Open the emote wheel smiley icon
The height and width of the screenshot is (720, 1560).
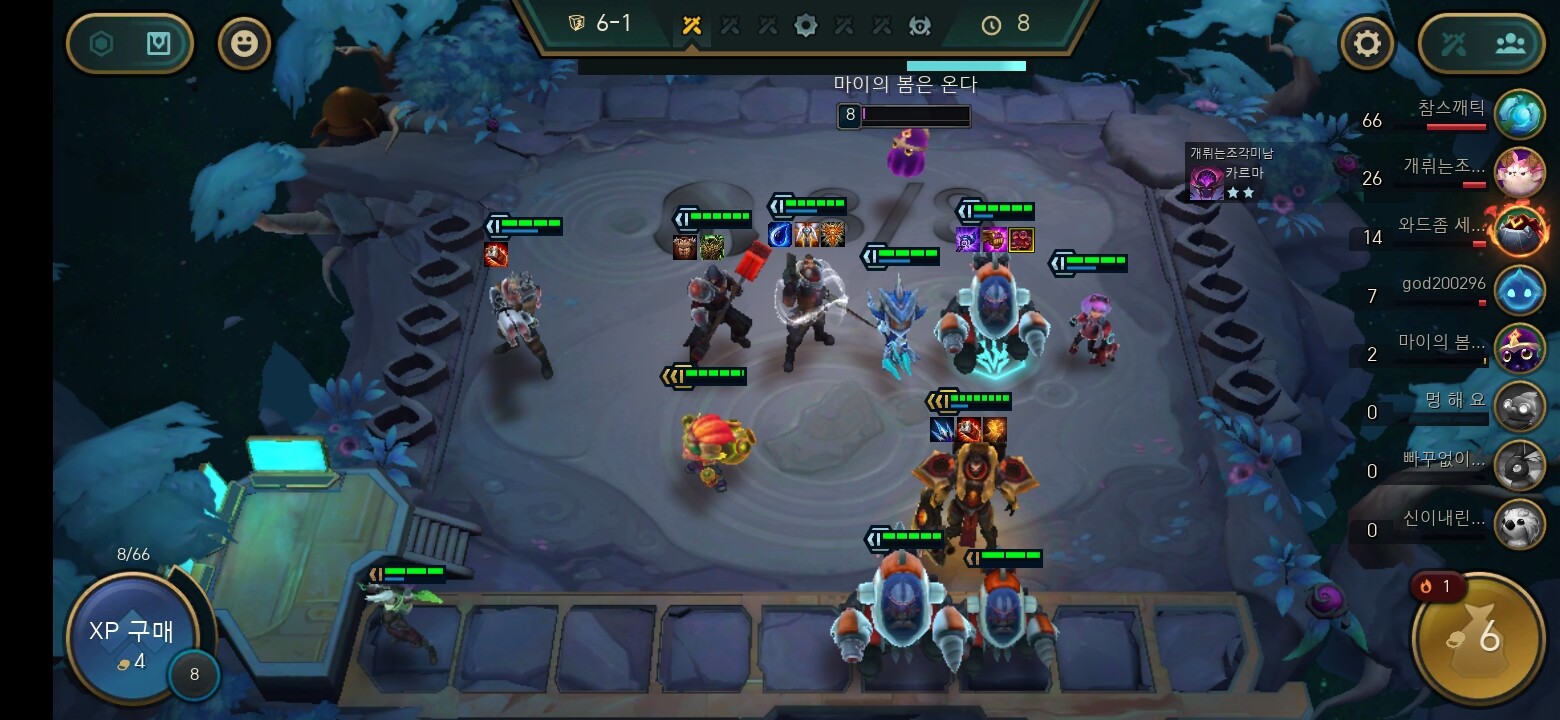click(244, 43)
